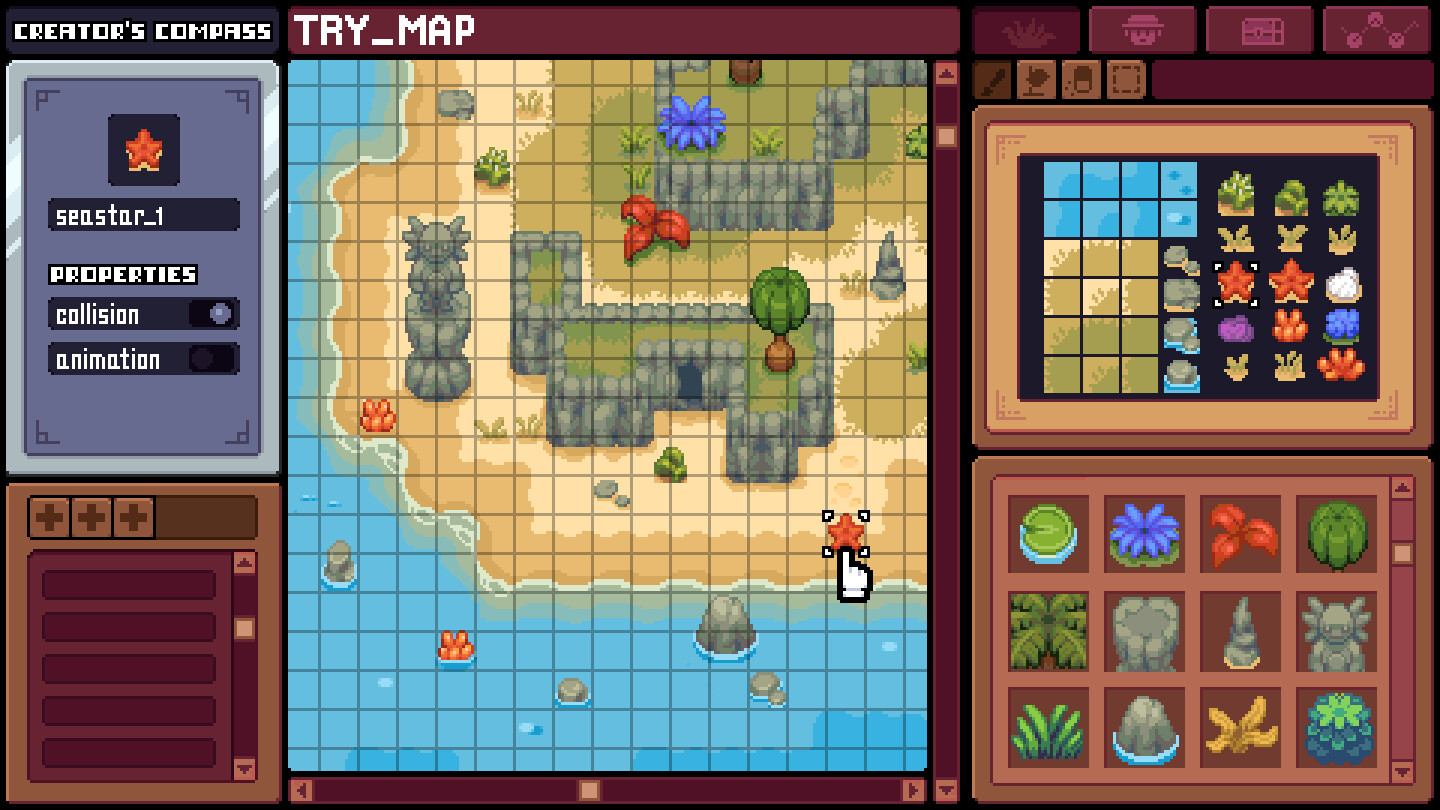Select the blue flower asset thumbnail
Image resolution: width=1440 pixels, height=810 pixels.
click(1143, 537)
